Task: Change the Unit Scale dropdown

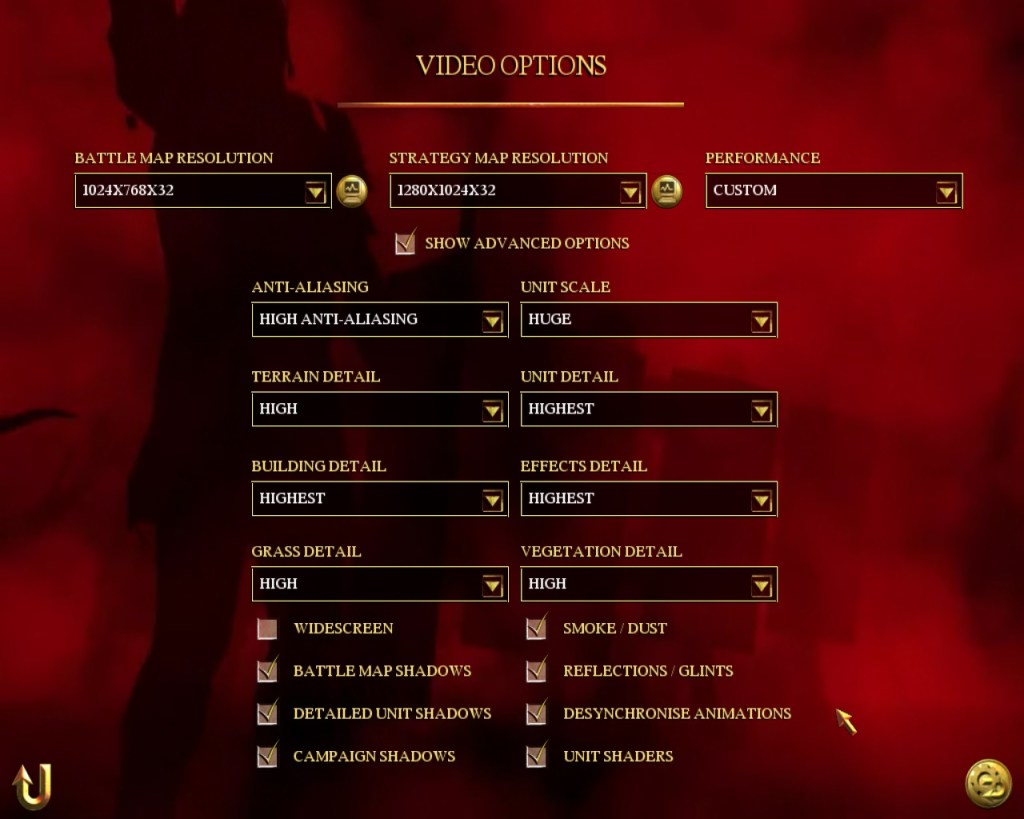Action: pyautogui.click(x=761, y=320)
